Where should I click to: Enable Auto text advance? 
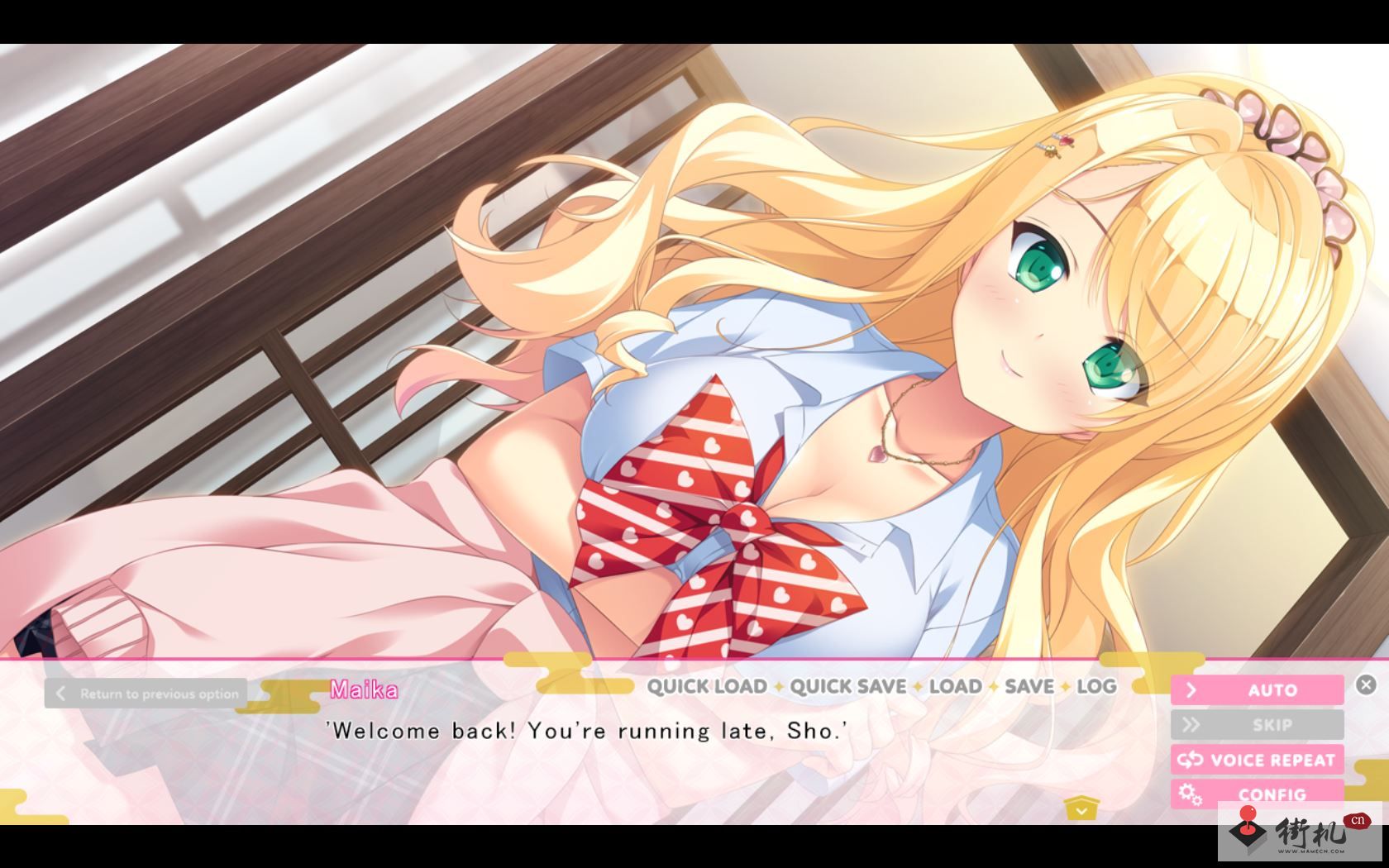tap(1257, 690)
